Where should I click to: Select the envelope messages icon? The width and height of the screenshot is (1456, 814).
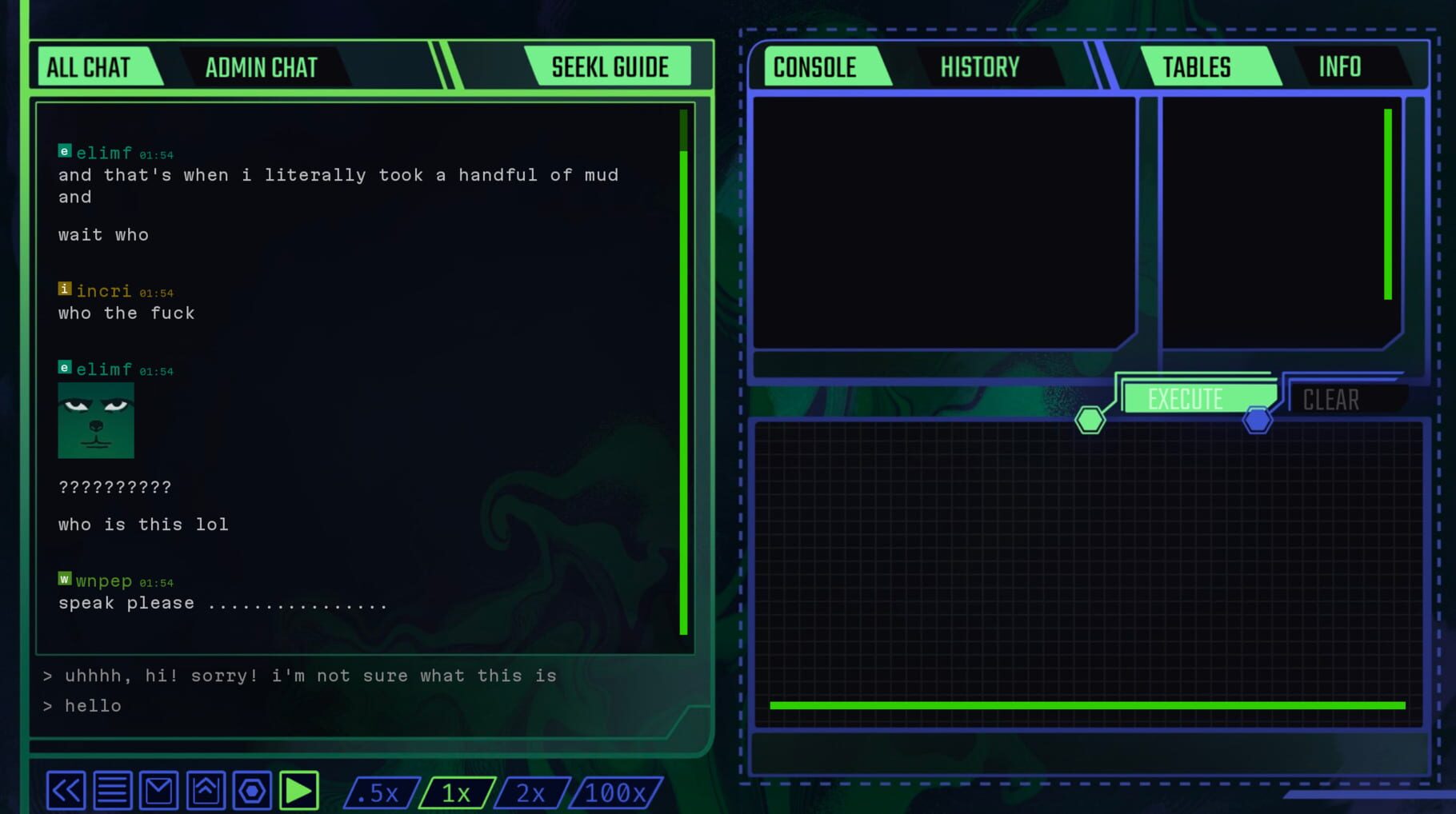(x=158, y=790)
